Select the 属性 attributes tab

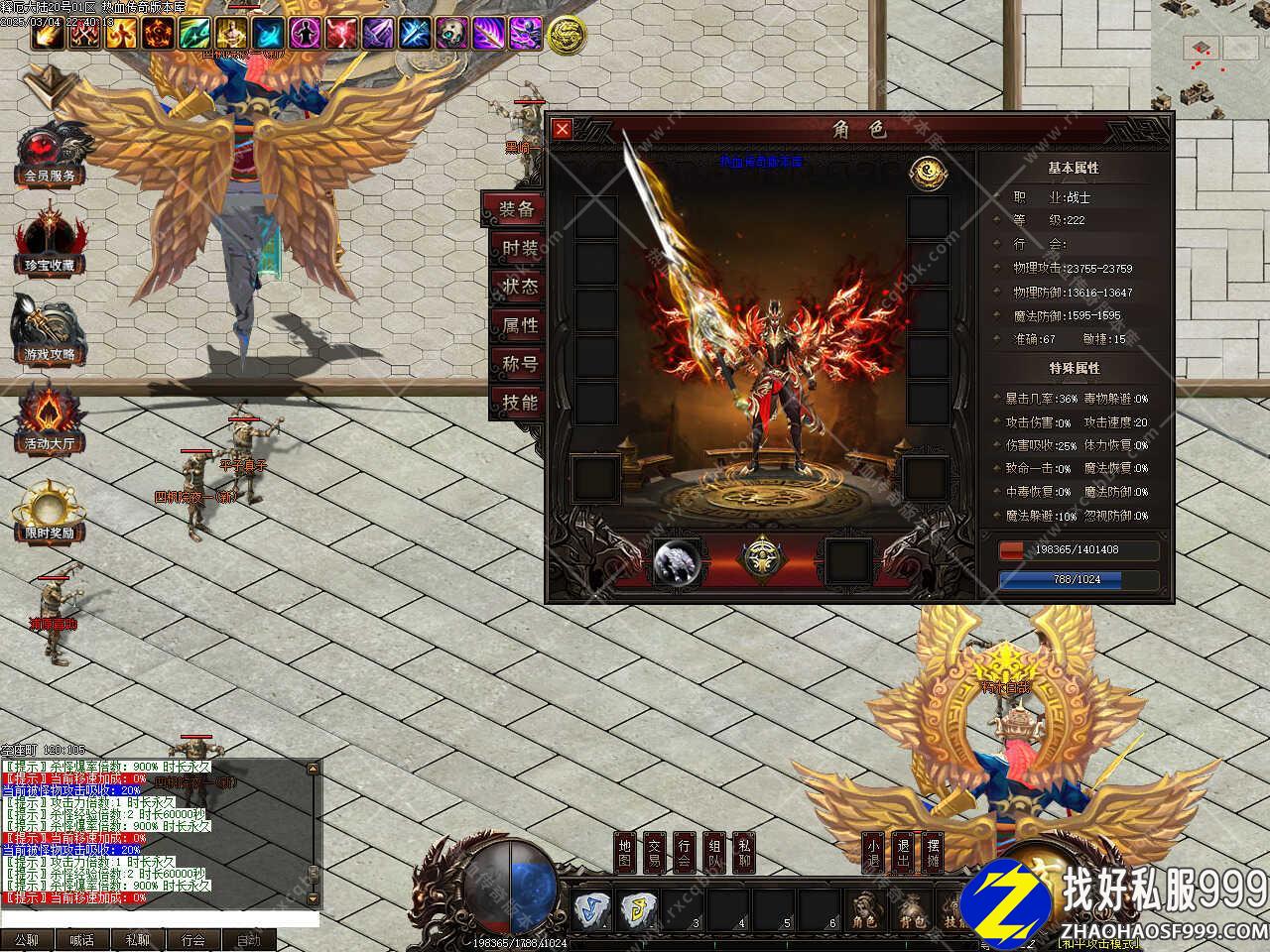[x=518, y=325]
